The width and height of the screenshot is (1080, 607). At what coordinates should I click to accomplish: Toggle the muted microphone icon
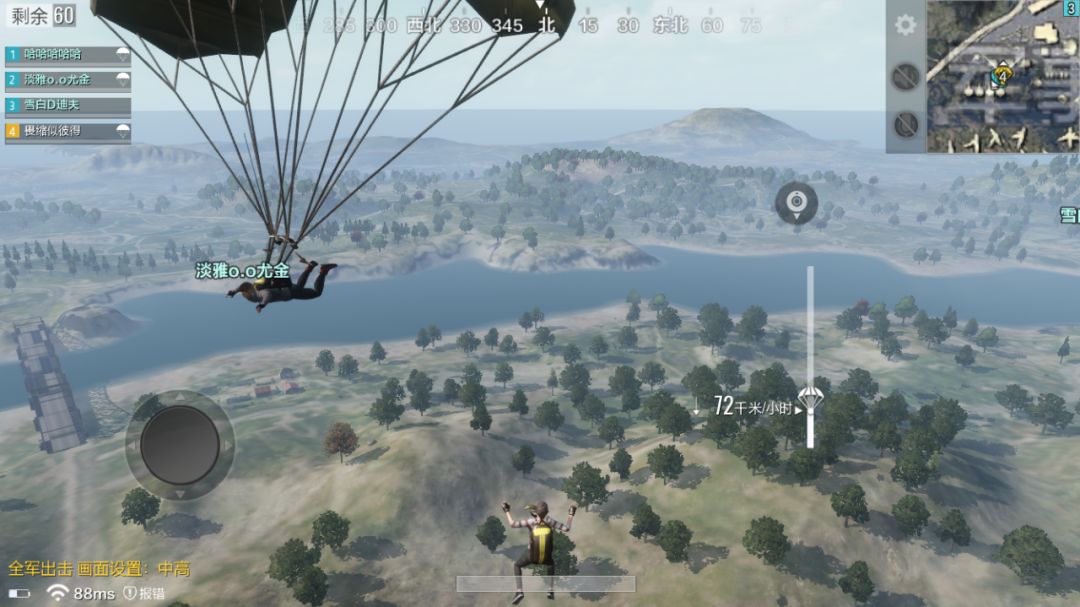tap(905, 124)
